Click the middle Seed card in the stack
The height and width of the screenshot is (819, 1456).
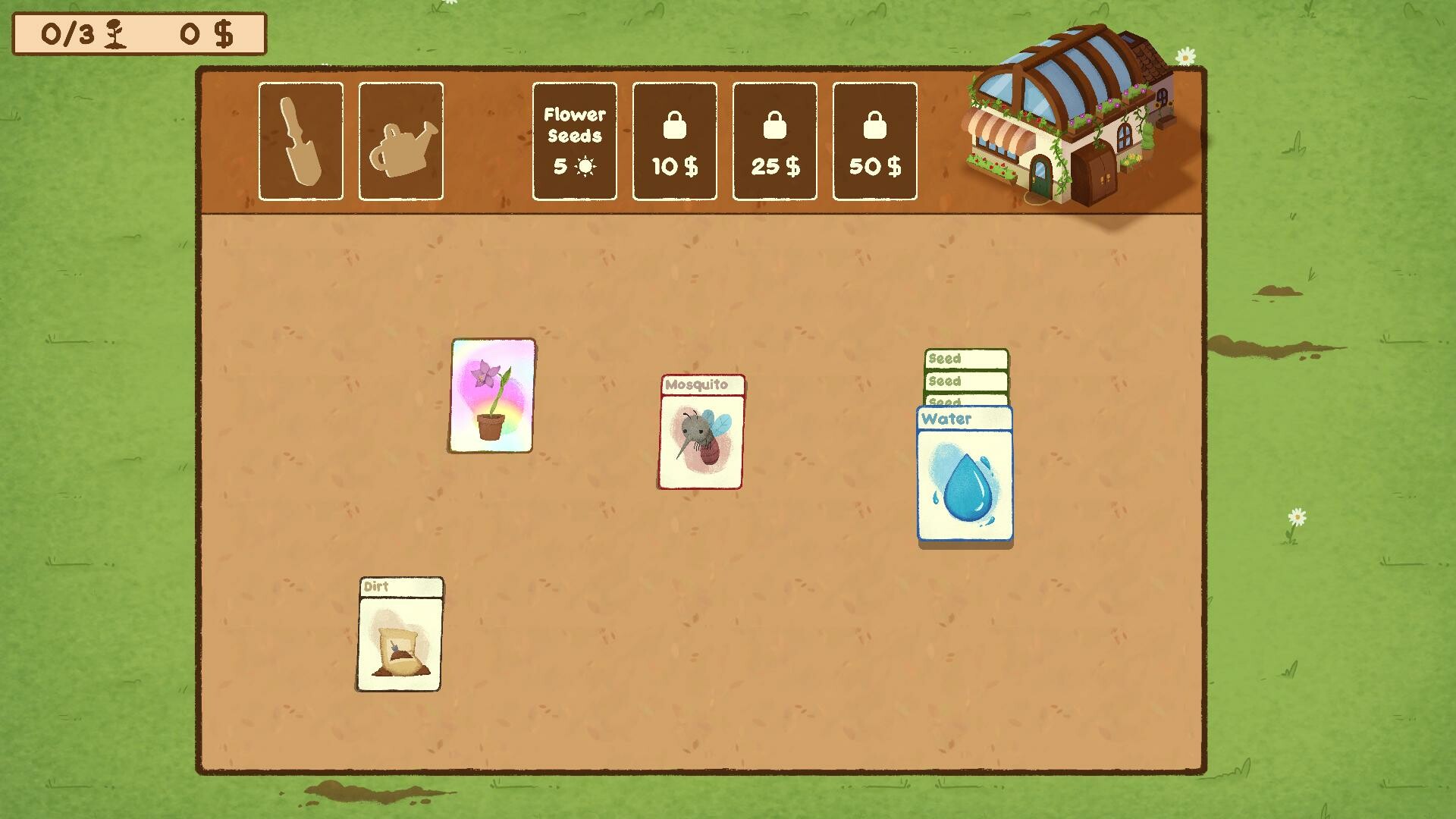[x=964, y=381]
